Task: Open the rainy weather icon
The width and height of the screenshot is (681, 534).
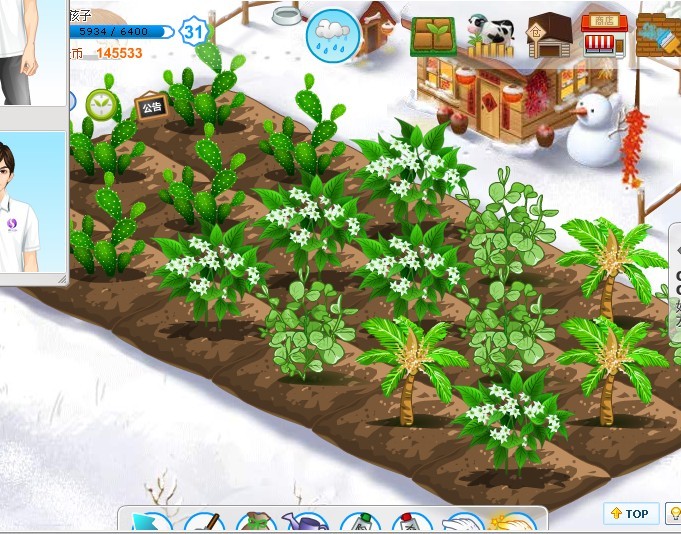Action: pos(332,34)
